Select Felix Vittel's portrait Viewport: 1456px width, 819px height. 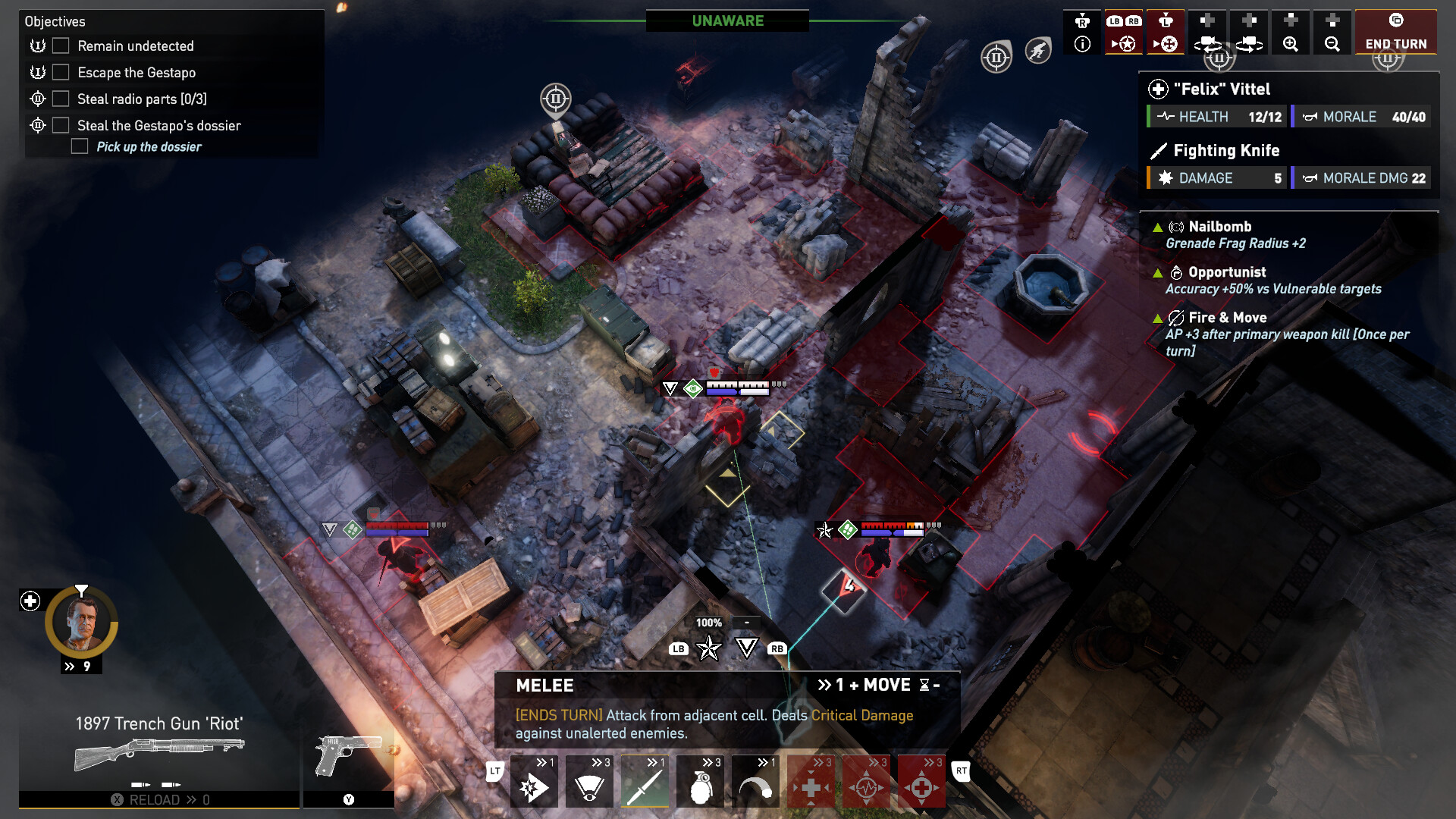click(x=81, y=623)
